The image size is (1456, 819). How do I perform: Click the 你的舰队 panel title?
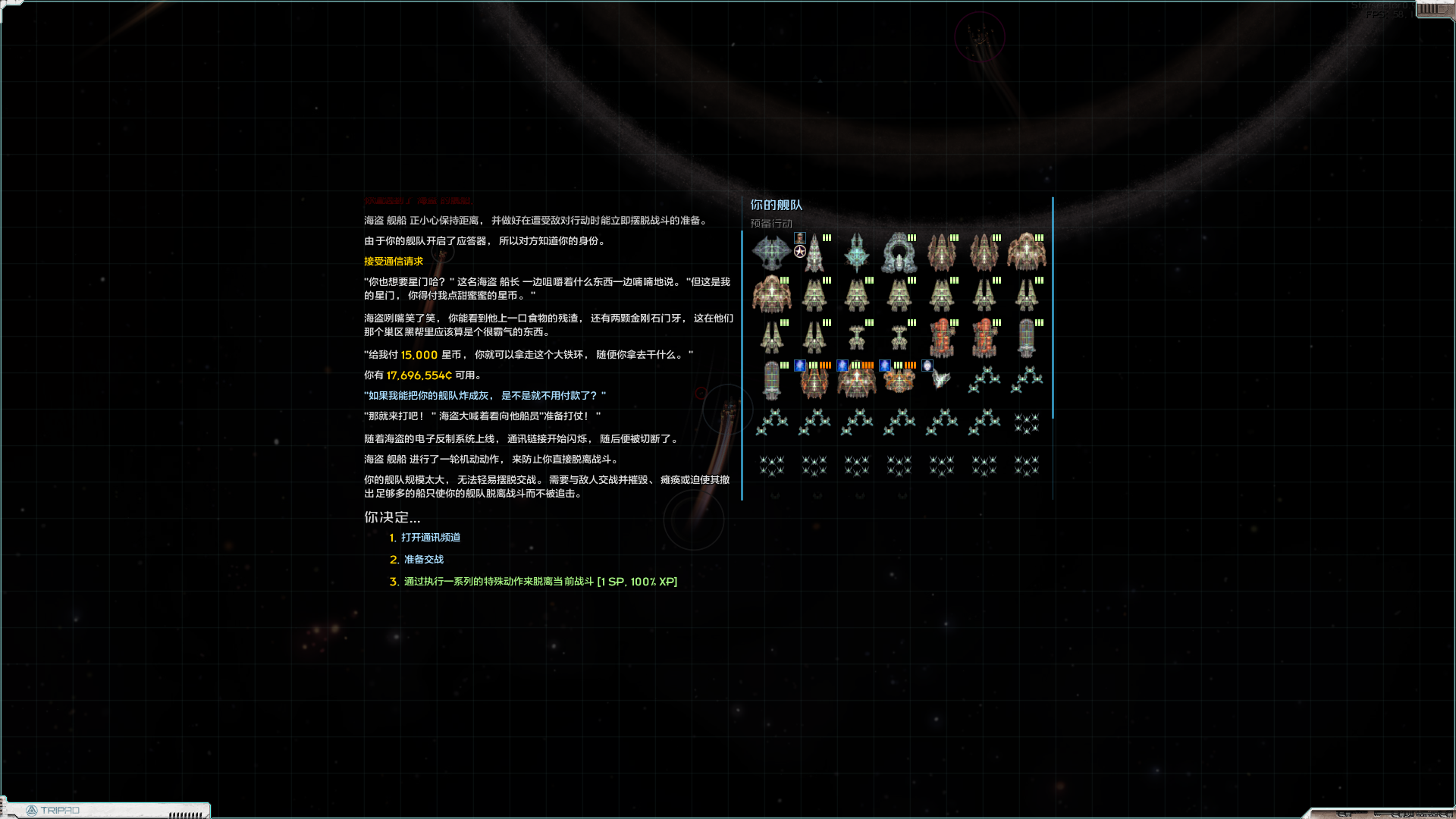click(x=775, y=205)
